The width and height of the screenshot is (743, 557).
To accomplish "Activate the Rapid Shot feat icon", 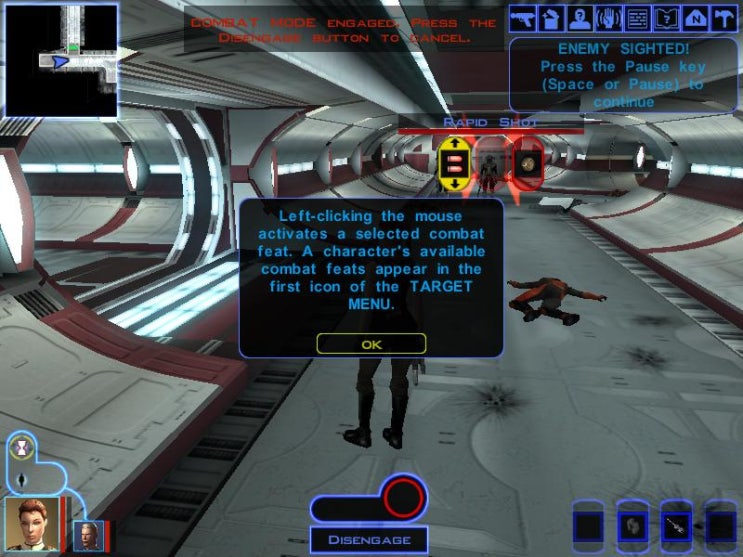I will pyautogui.click(x=453, y=164).
